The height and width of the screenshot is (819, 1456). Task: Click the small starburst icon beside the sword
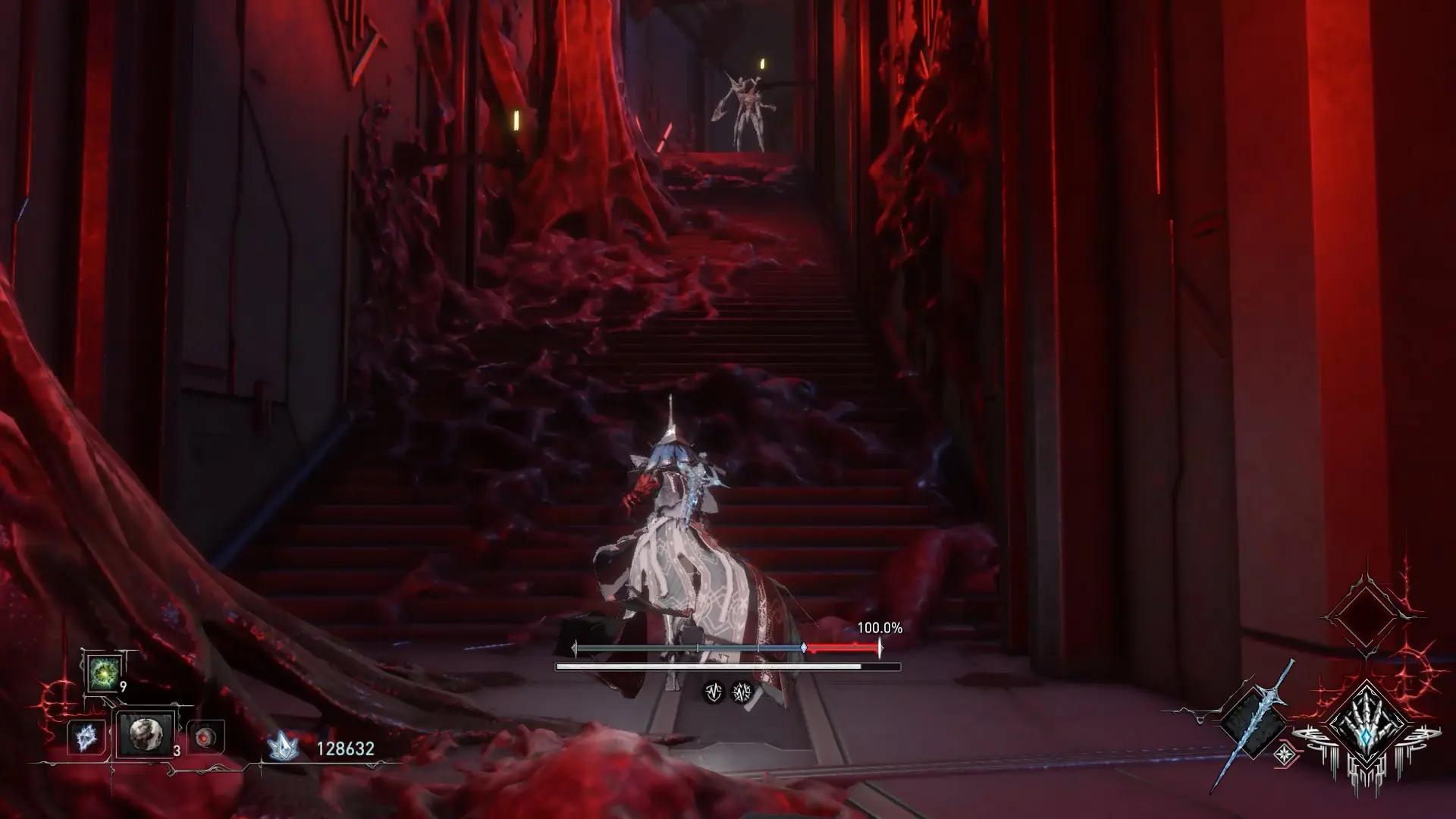[x=1285, y=753]
